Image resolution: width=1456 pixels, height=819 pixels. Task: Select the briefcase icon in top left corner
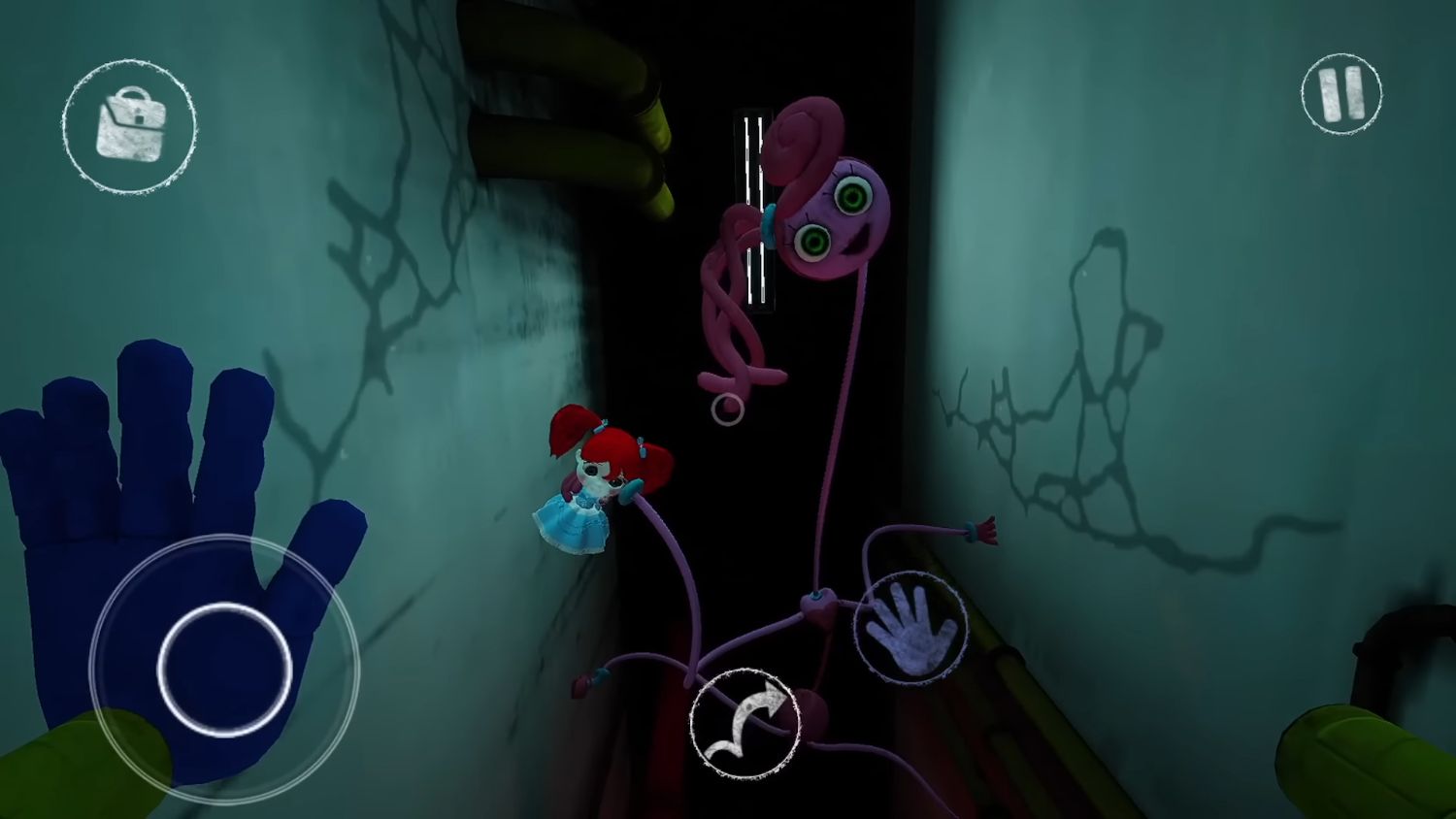pyautogui.click(x=131, y=126)
